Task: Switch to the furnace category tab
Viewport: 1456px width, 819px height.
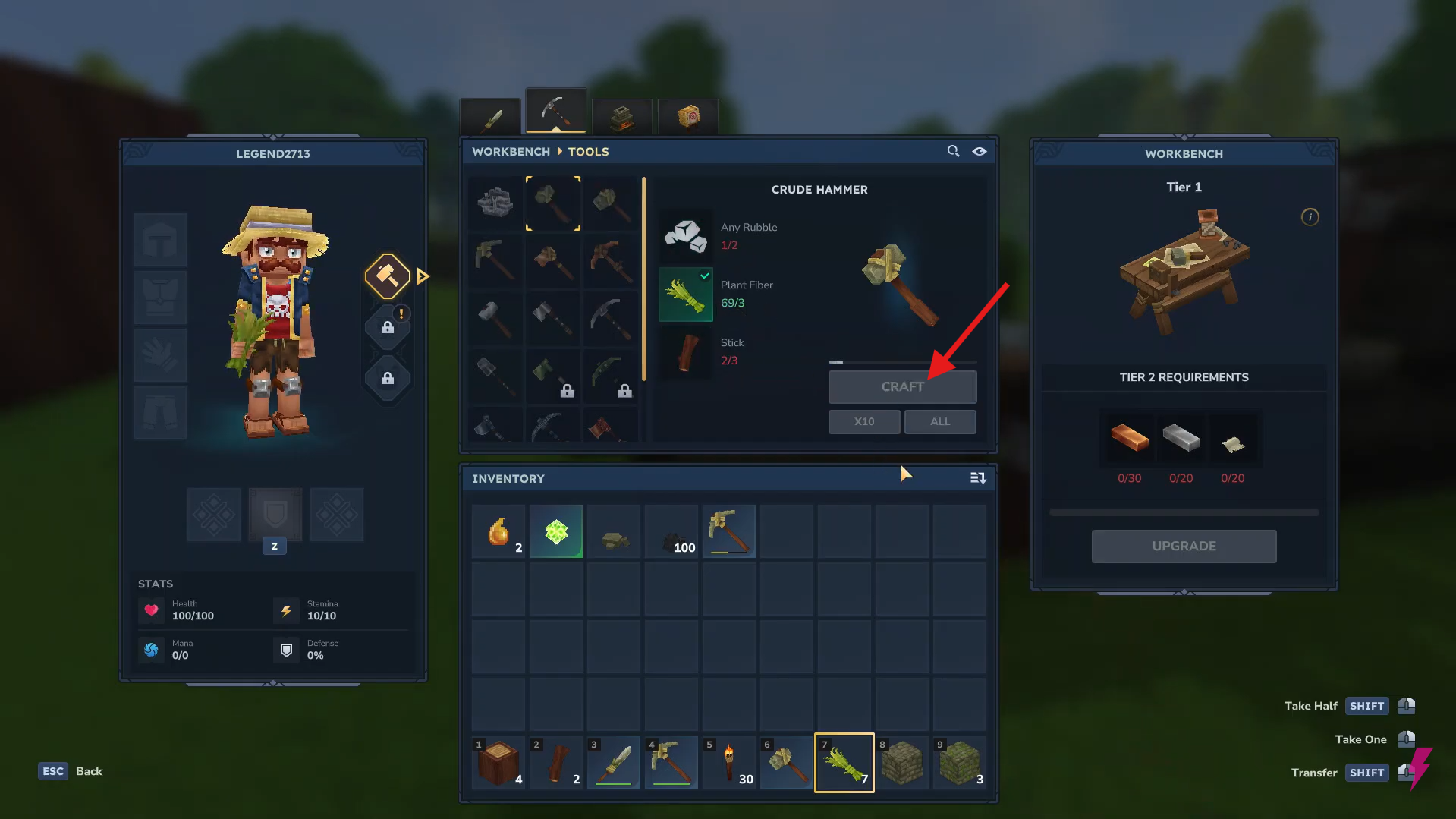Action: [621, 118]
